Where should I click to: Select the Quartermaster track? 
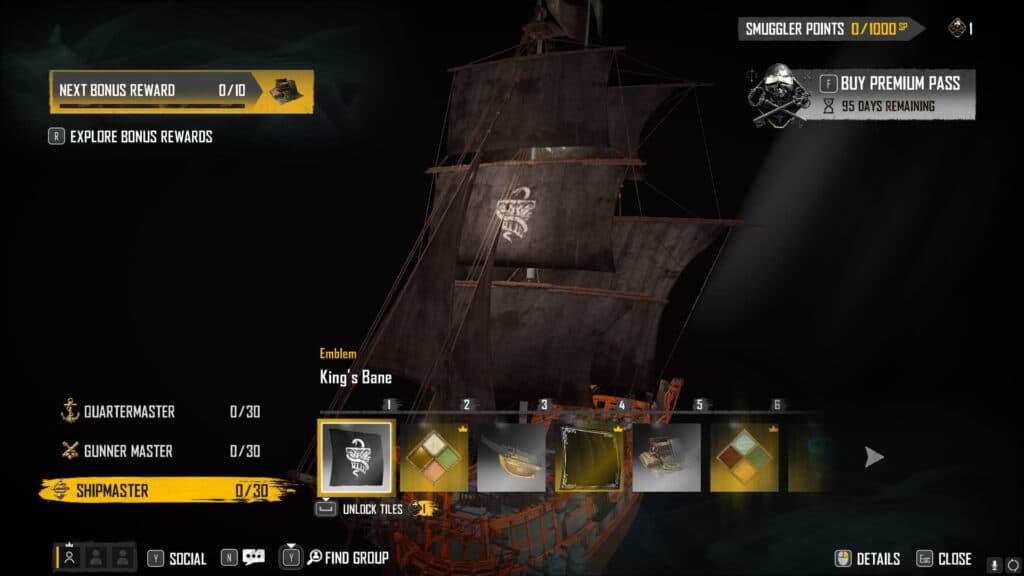tap(130, 411)
